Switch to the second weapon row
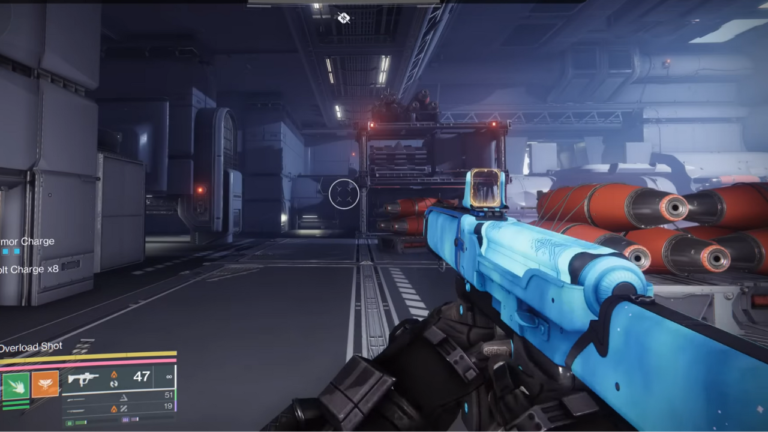The height and width of the screenshot is (432, 768). coord(119,395)
